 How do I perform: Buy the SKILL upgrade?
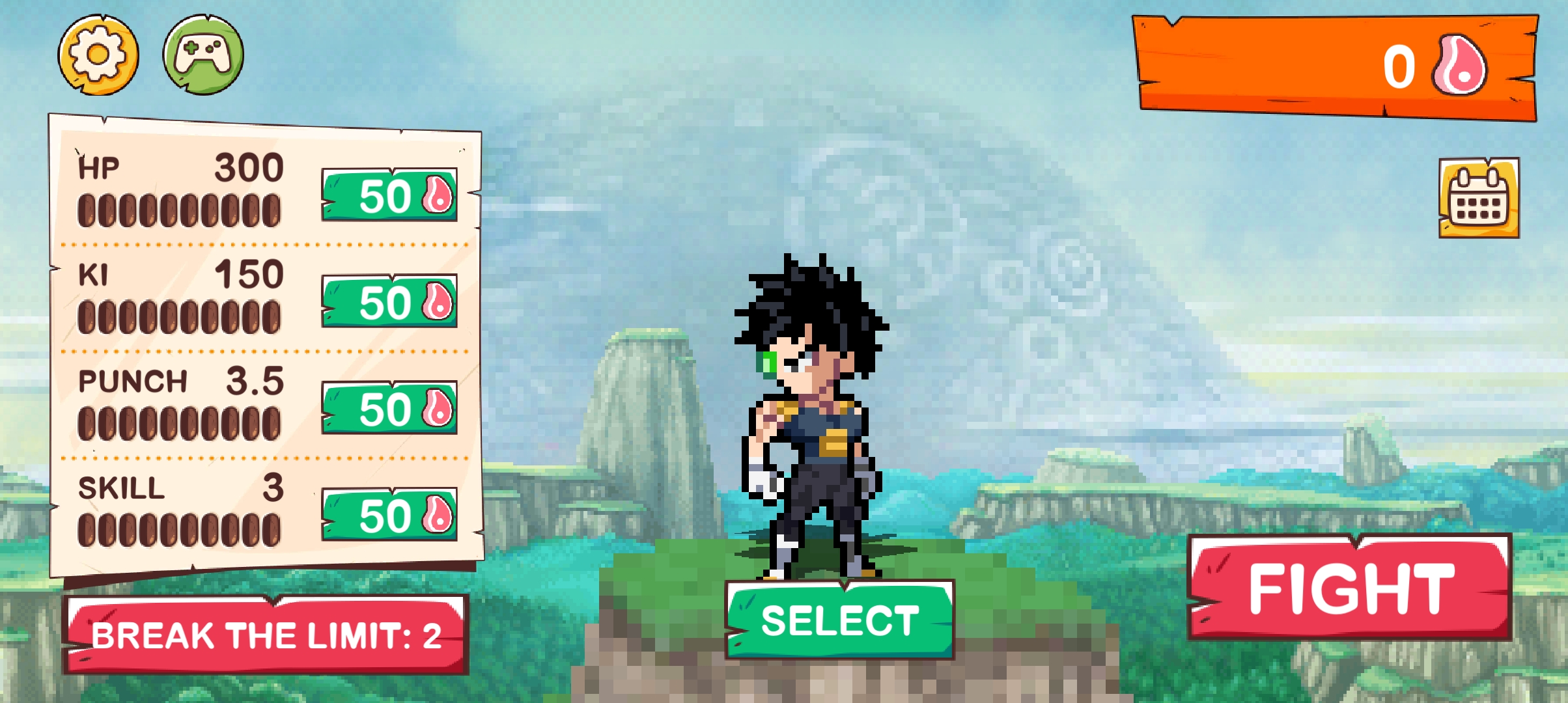(389, 514)
